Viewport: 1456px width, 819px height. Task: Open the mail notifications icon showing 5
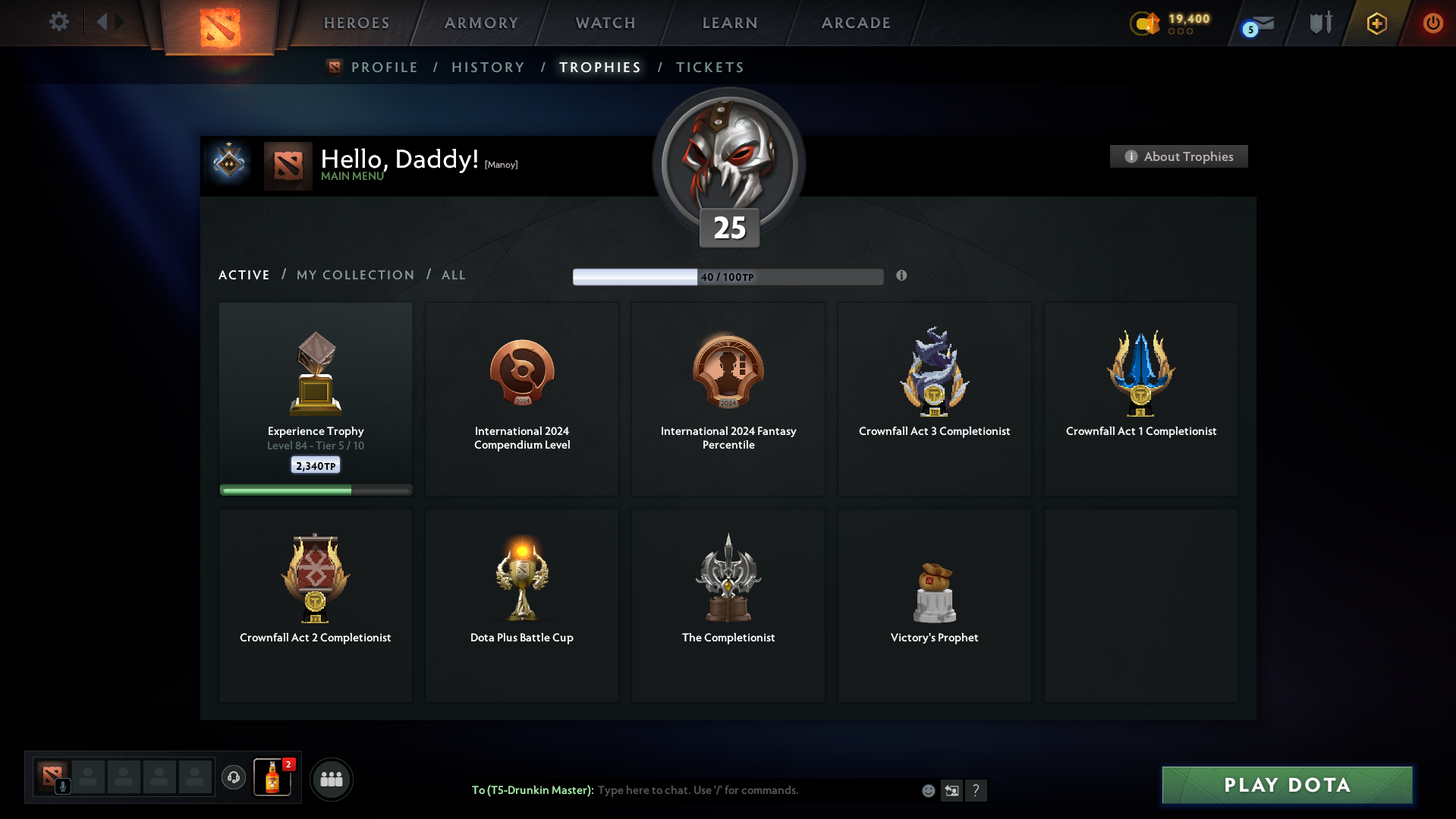[x=1256, y=23]
